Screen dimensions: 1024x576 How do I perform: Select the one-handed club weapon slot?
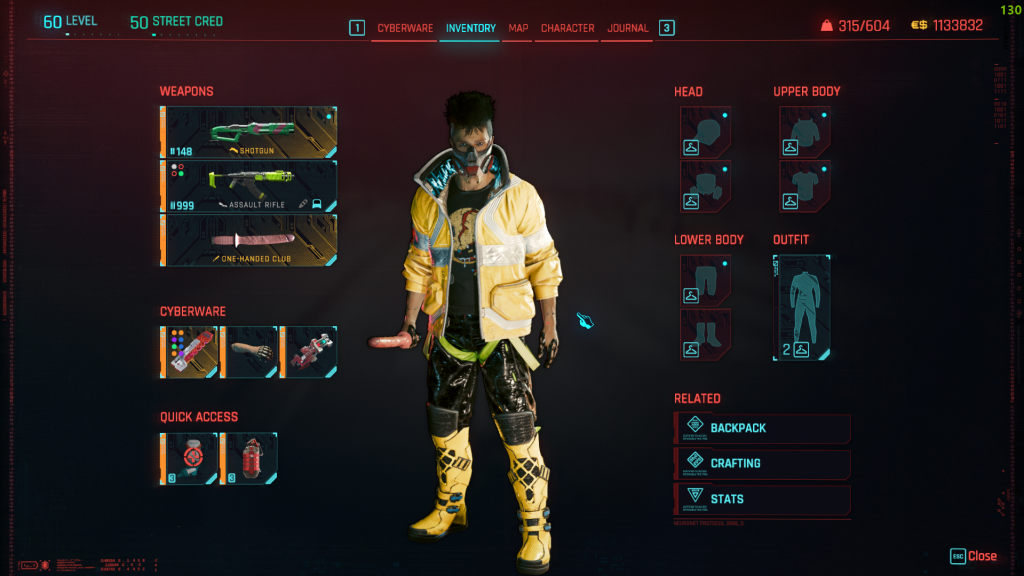click(249, 240)
